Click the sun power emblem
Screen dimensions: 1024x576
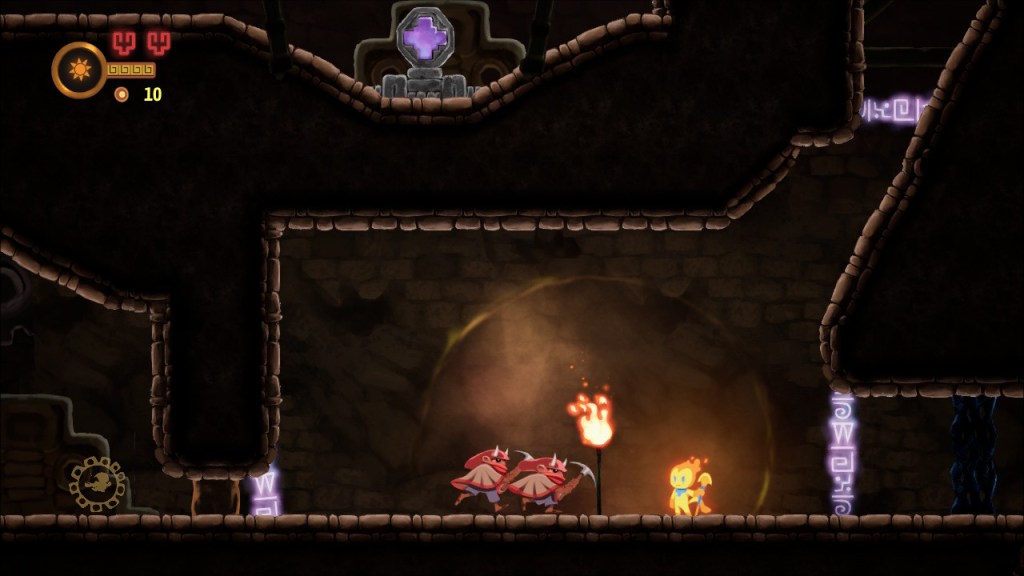click(x=79, y=70)
